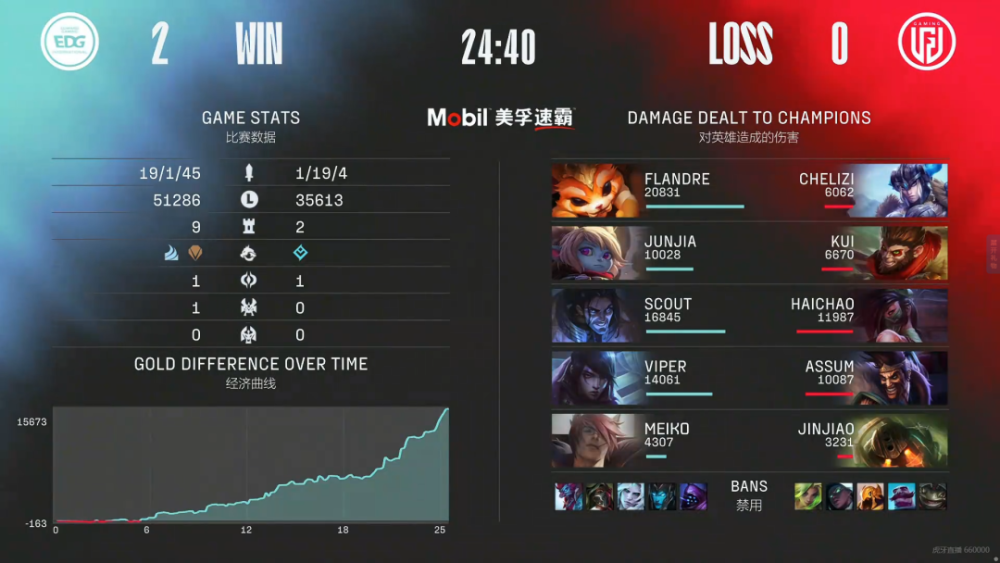Open the 展开礼物 gift side tab
1000x563 pixels.
[993, 254]
